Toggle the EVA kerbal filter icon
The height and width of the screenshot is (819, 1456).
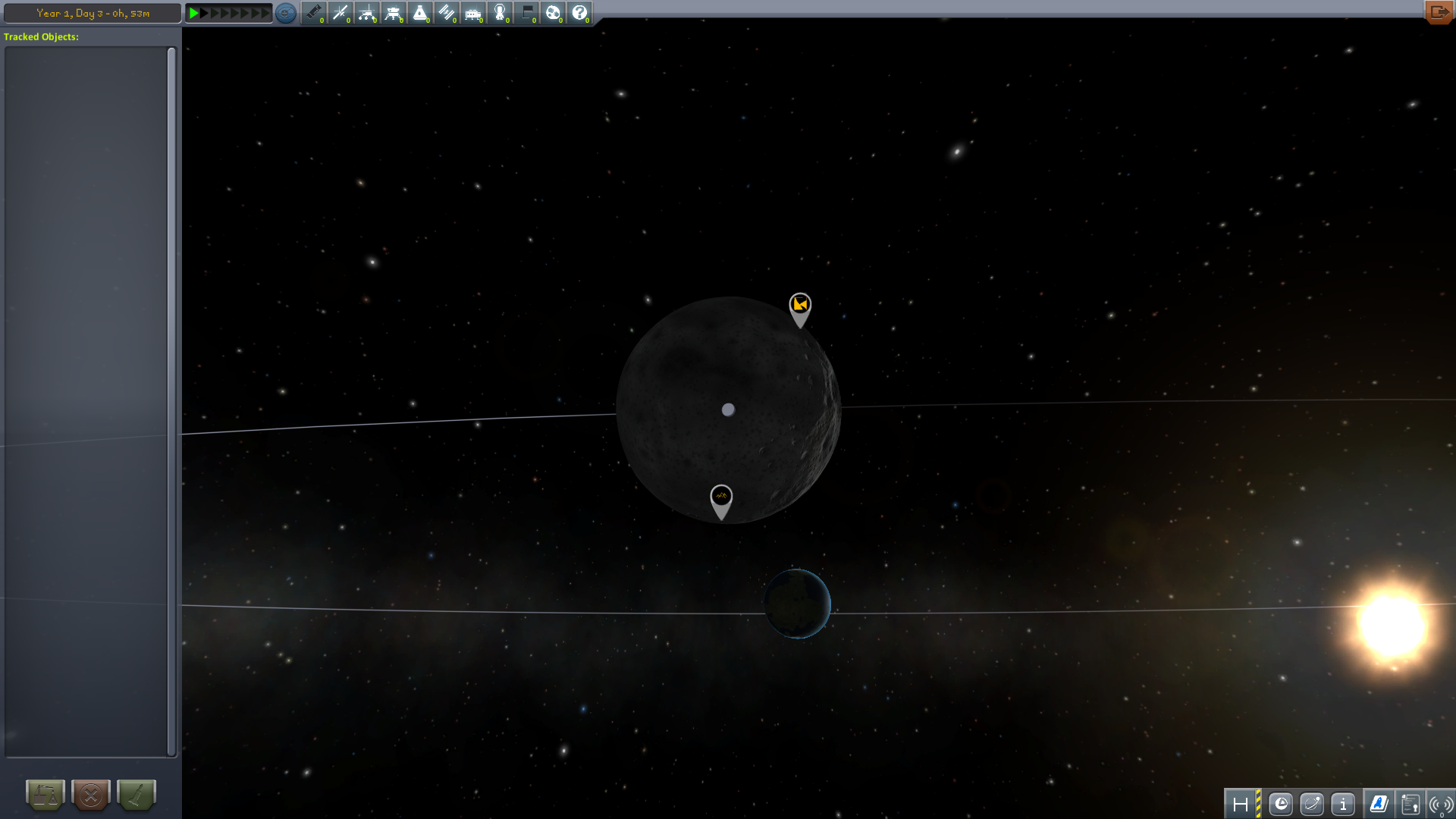tap(500, 13)
